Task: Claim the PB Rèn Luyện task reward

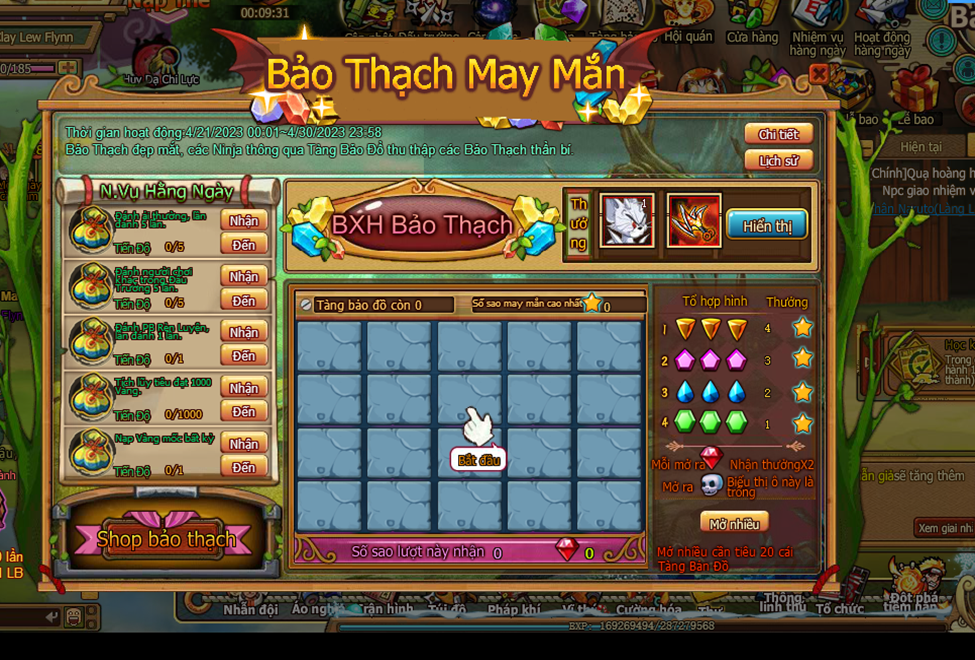Action: [244, 332]
